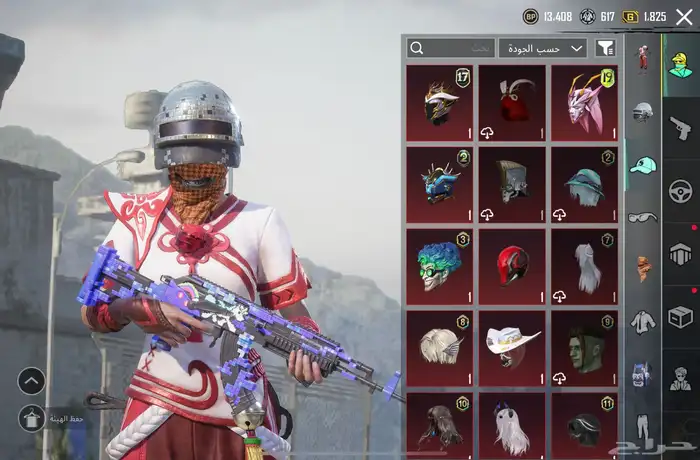Choose the teal bucket hat with hair

coord(584,185)
